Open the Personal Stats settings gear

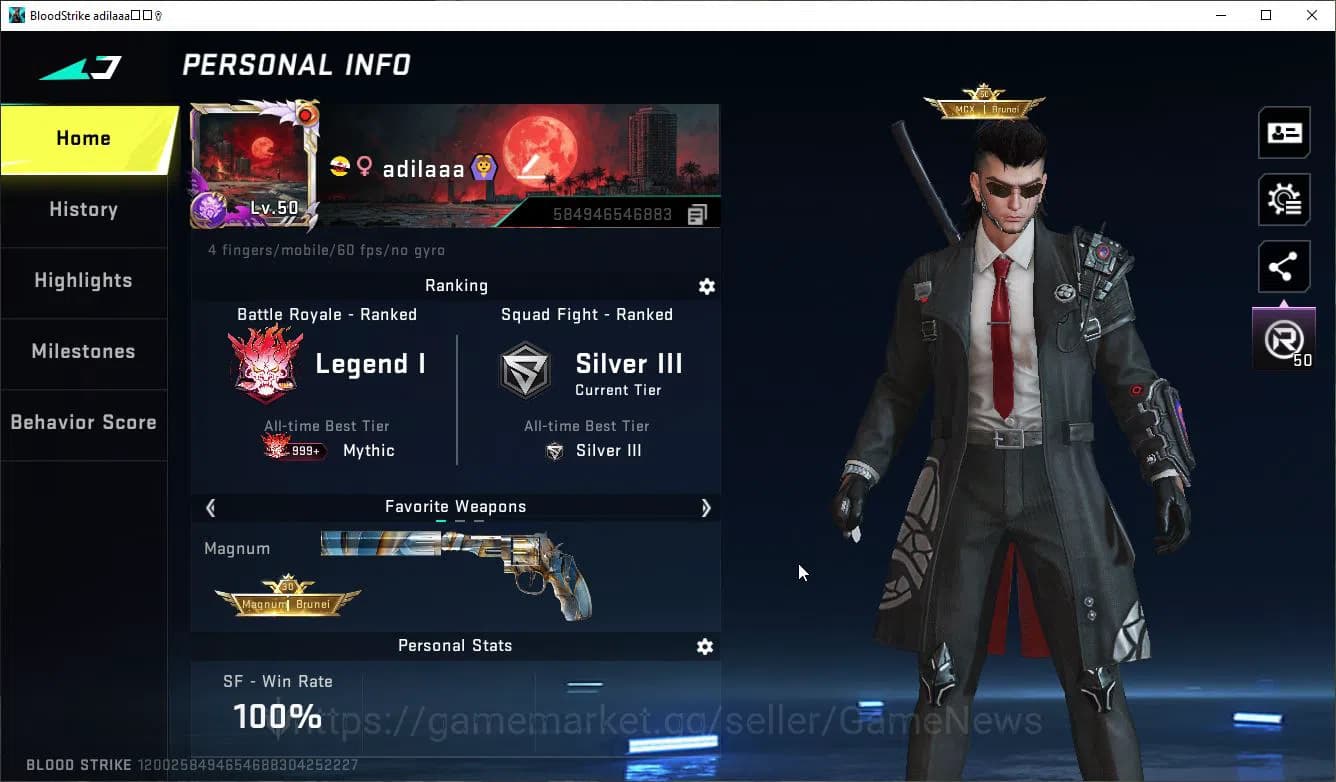click(705, 646)
